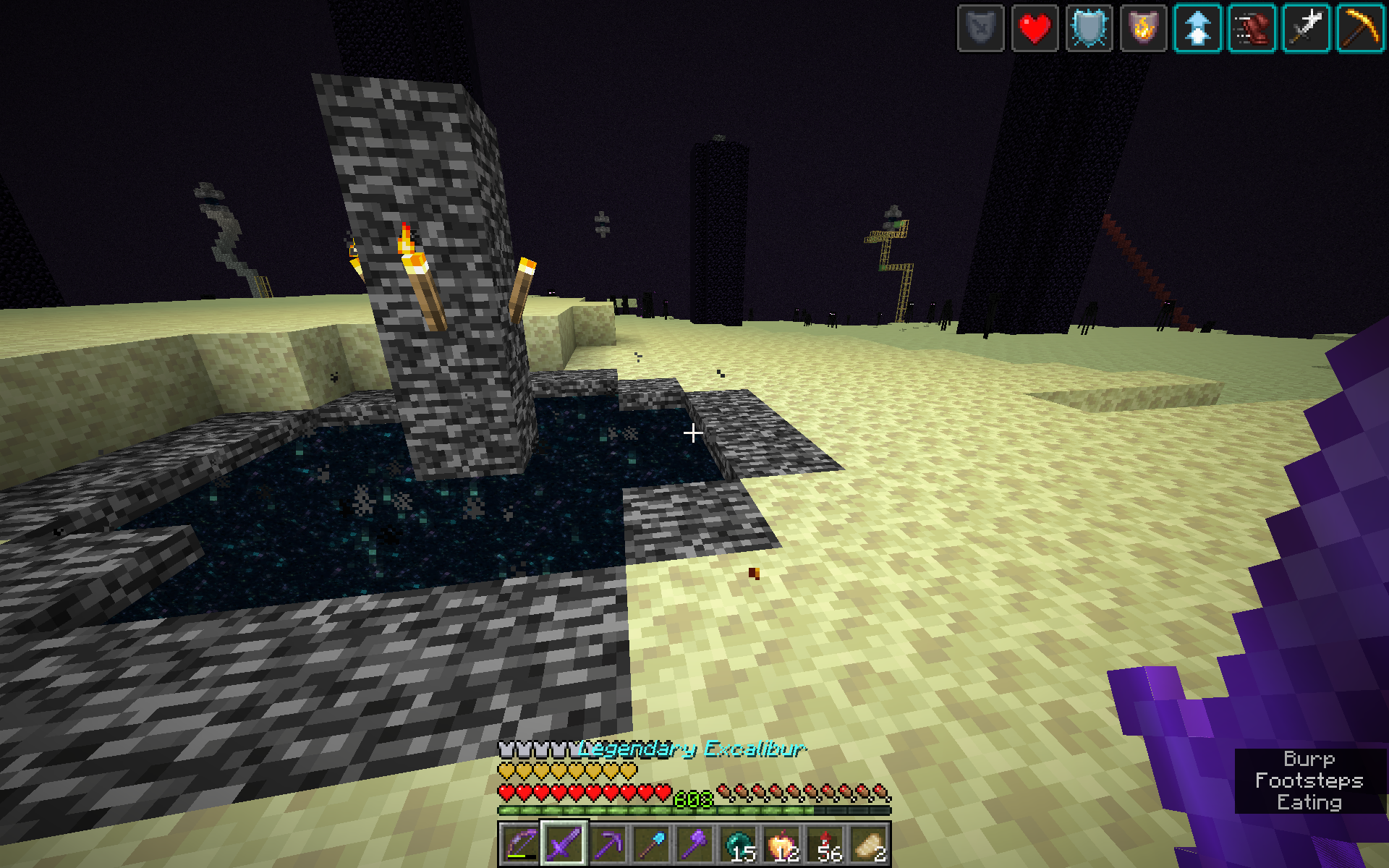Inspect the red heart effect icon

[x=1035, y=29]
